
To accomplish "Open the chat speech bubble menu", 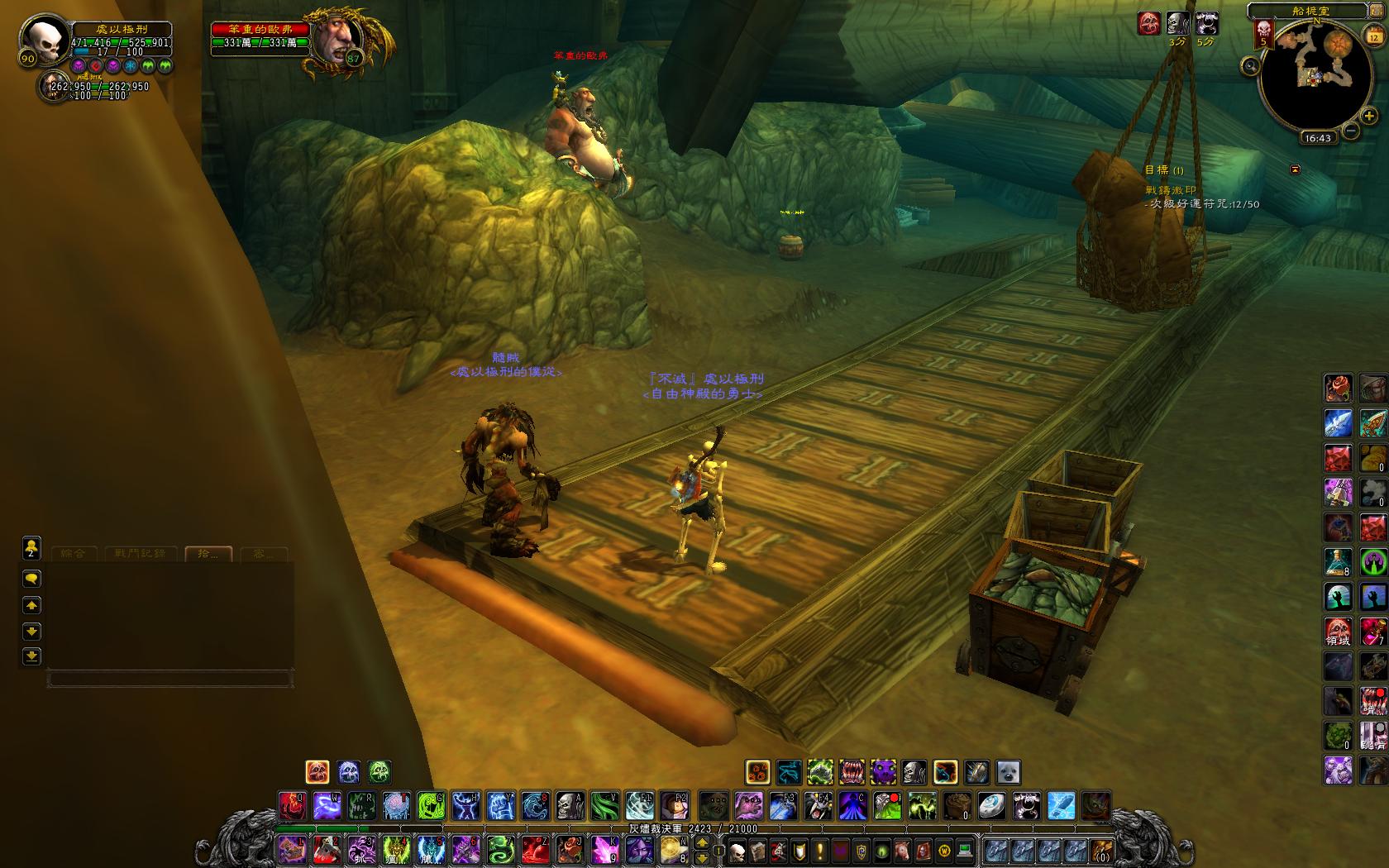I will click(31, 578).
